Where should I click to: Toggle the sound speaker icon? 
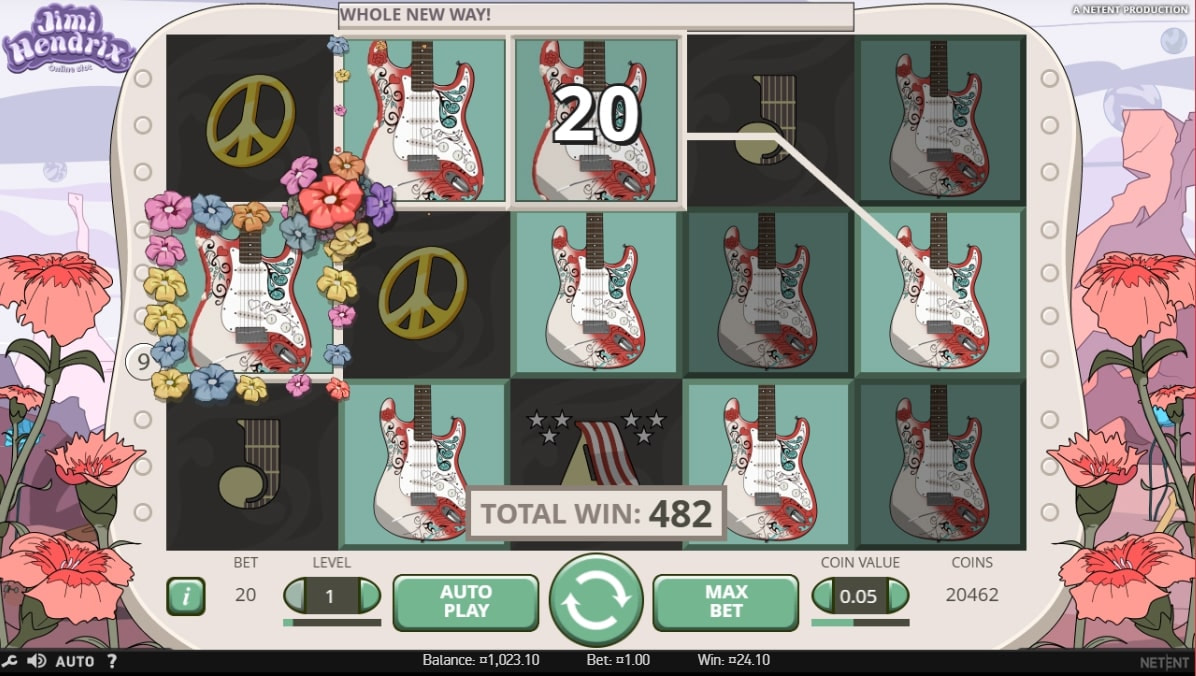click(x=37, y=661)
